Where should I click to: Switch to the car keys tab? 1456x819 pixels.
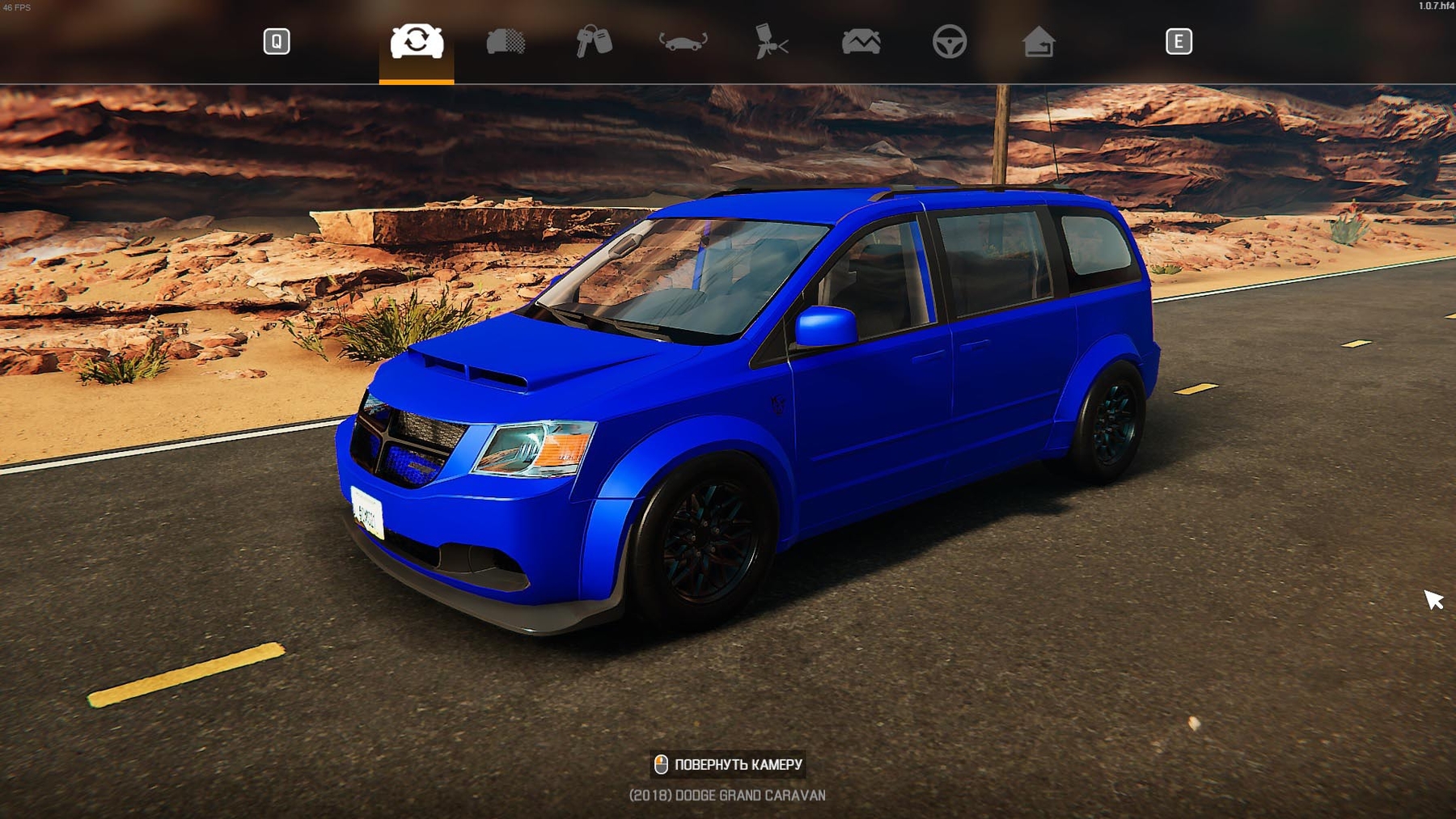pos(595,41)
